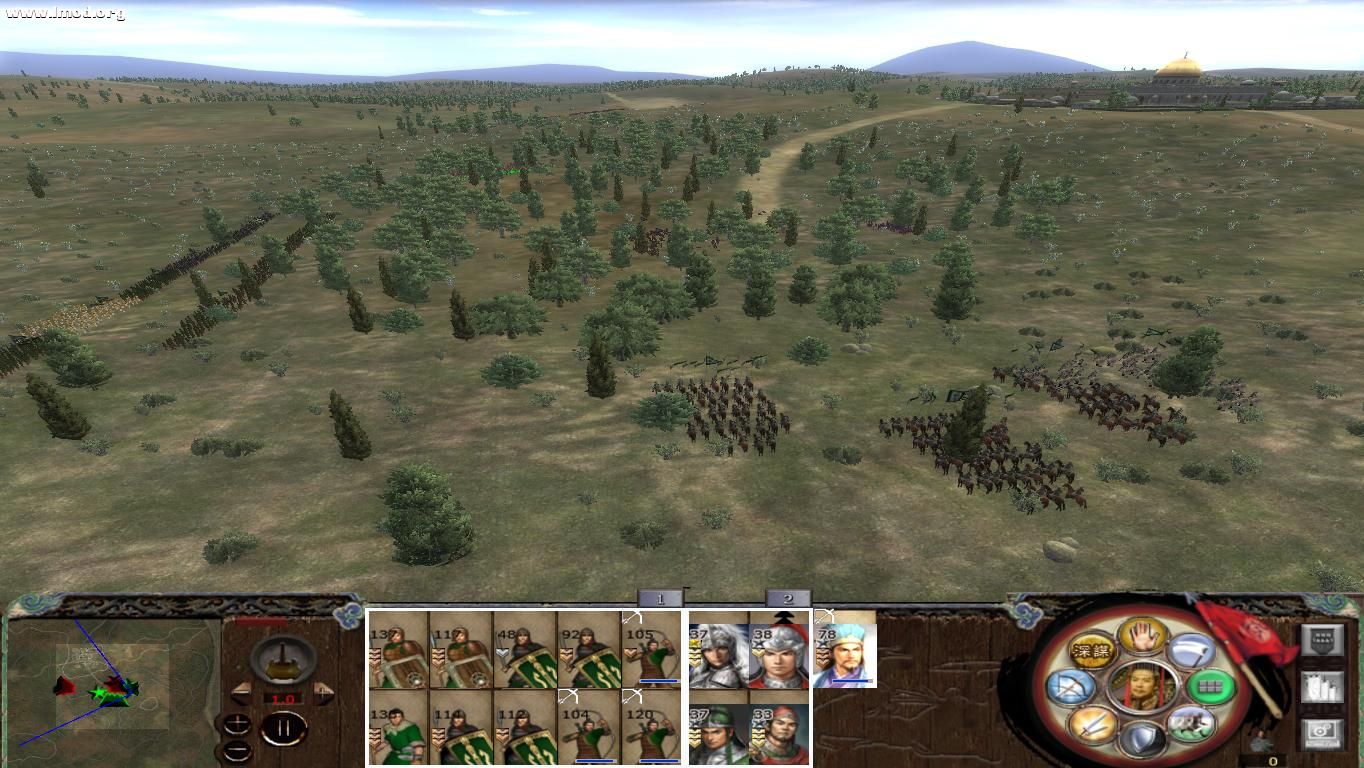Zoom out the minimap with the minus button
This screenshot has width=1364, height=768.
click(x=237, y=752)
